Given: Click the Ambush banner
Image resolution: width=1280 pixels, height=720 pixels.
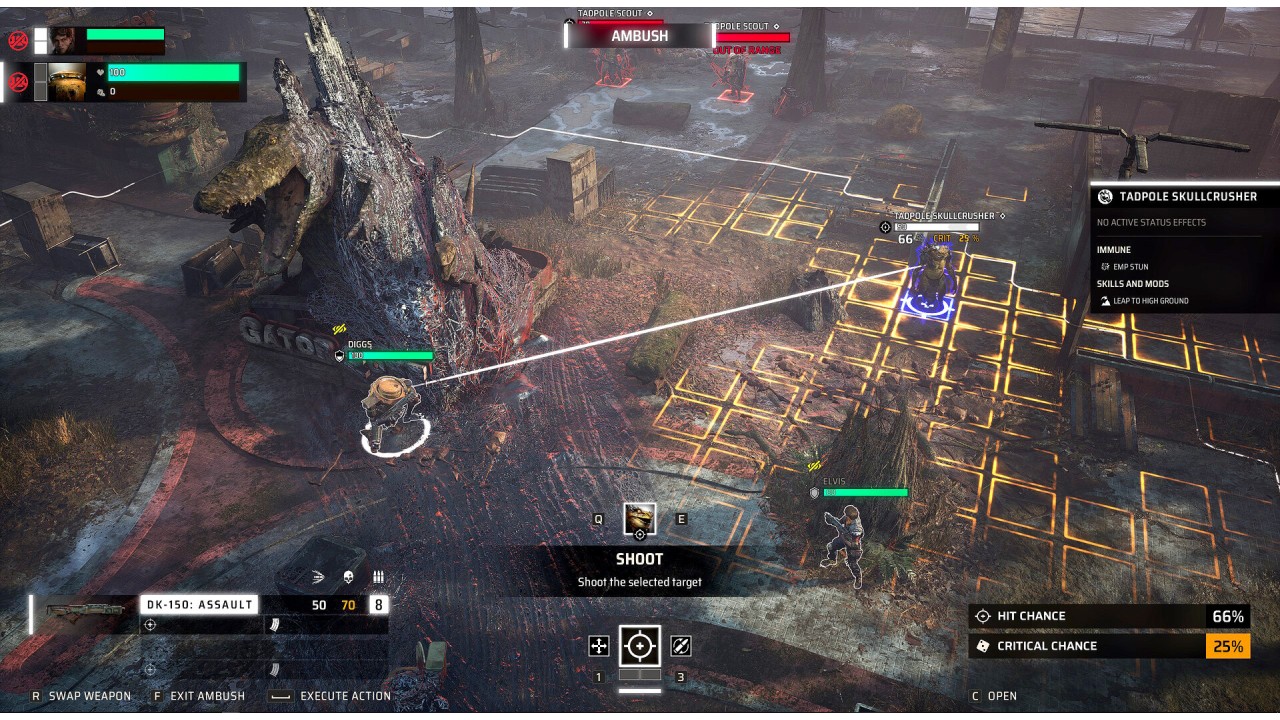Looking at the screenshot, I should click(x=639, y=36).
